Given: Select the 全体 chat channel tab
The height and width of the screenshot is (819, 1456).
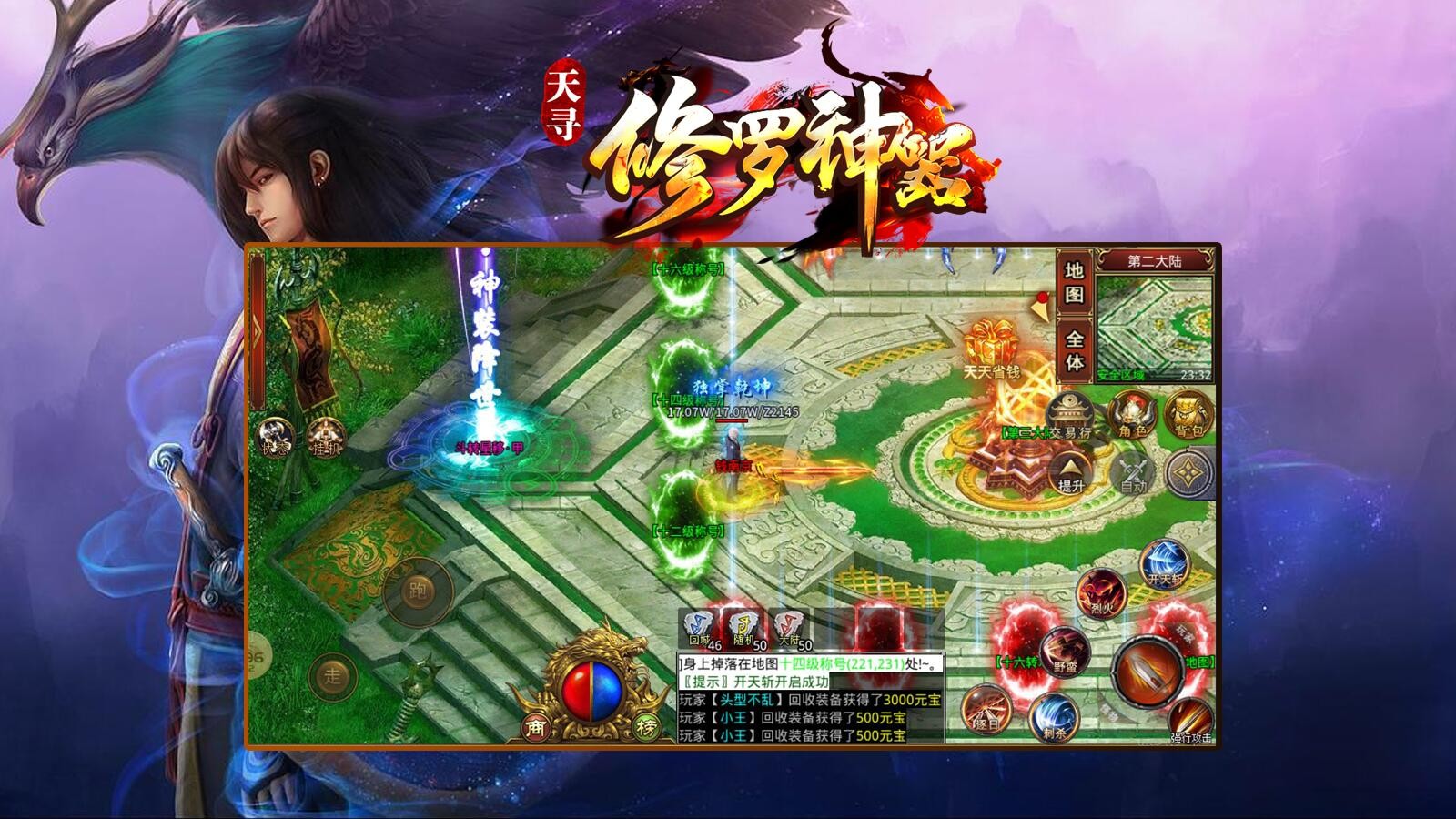Looking at the screenshot, I should tap(1074, 349).
